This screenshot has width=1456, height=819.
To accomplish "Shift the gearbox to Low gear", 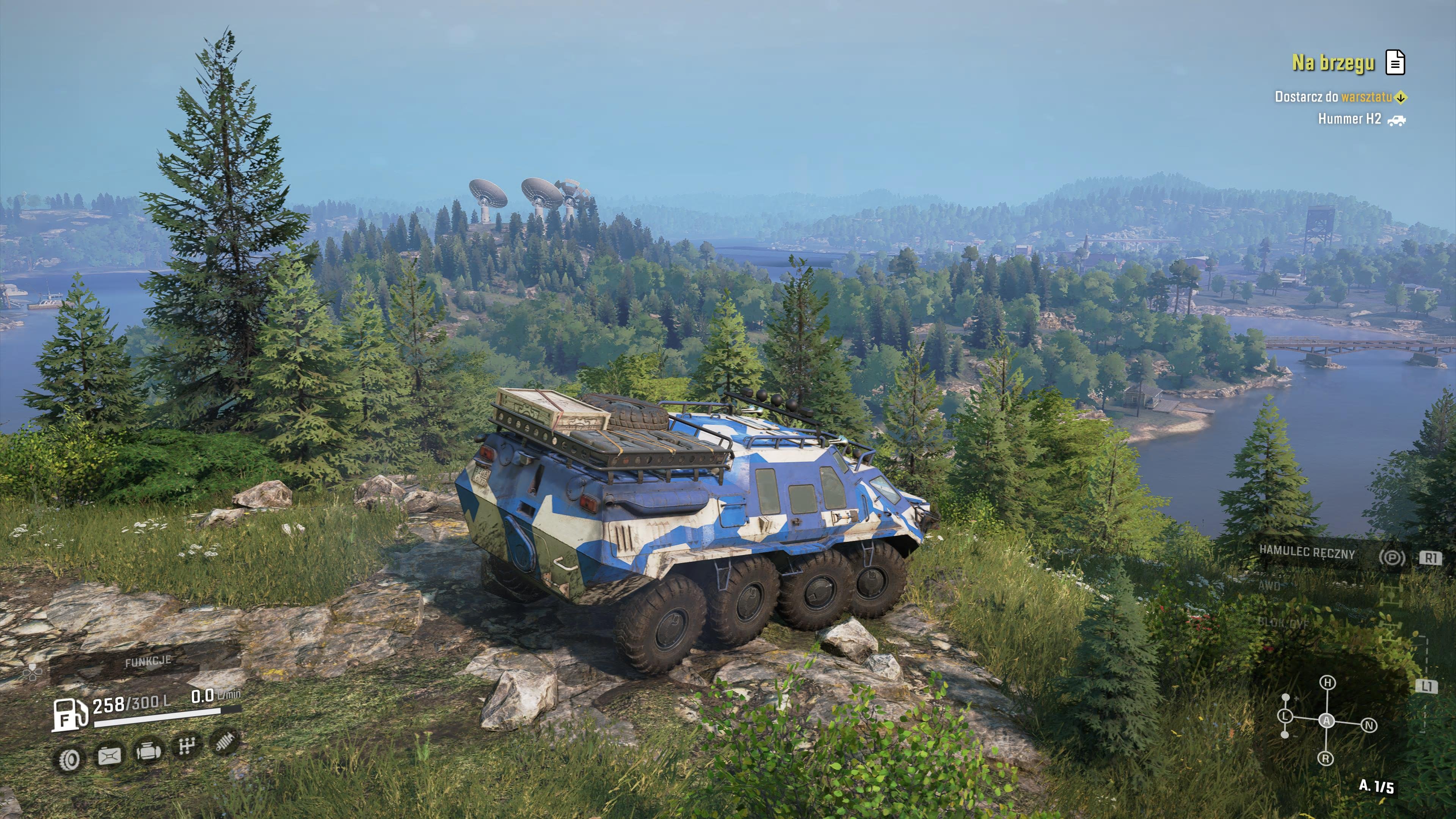I will (x=1285, y=716).
